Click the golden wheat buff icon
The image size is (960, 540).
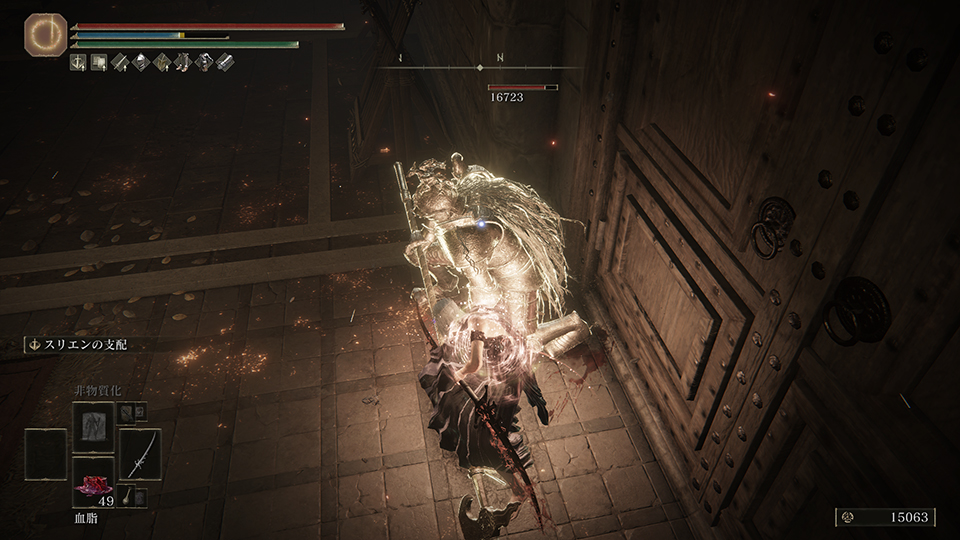coord(163,63)
